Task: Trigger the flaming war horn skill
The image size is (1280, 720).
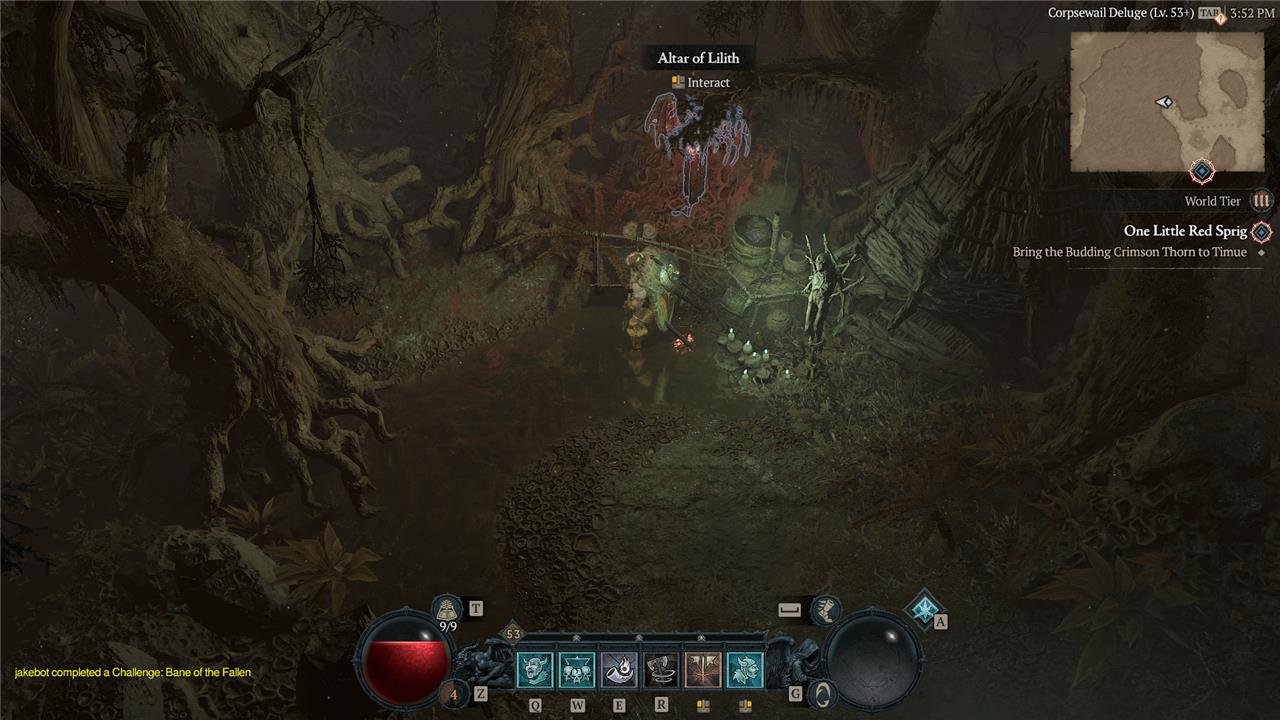Action: (619, 670)
